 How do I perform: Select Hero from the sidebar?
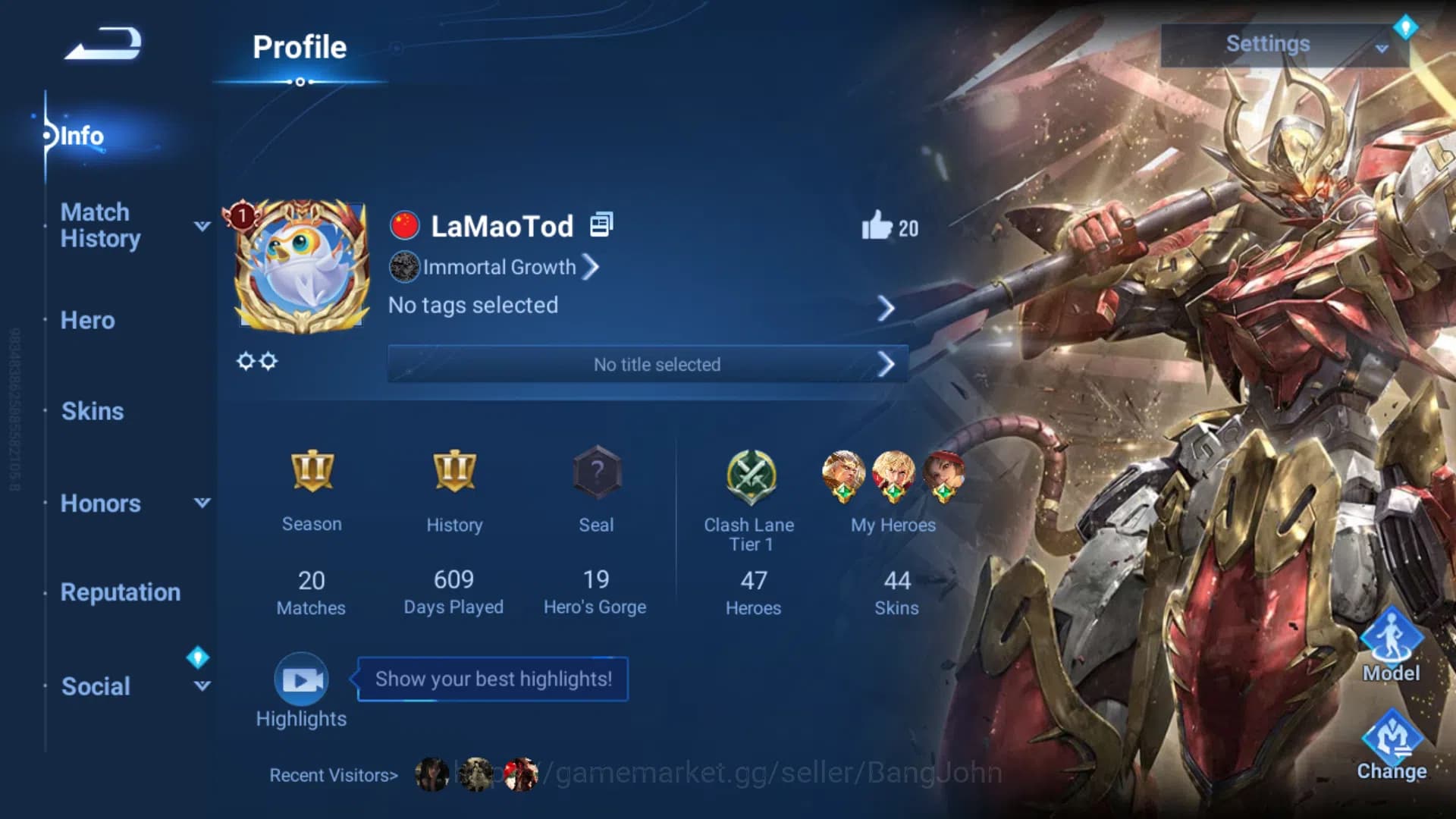pos(86,320)
